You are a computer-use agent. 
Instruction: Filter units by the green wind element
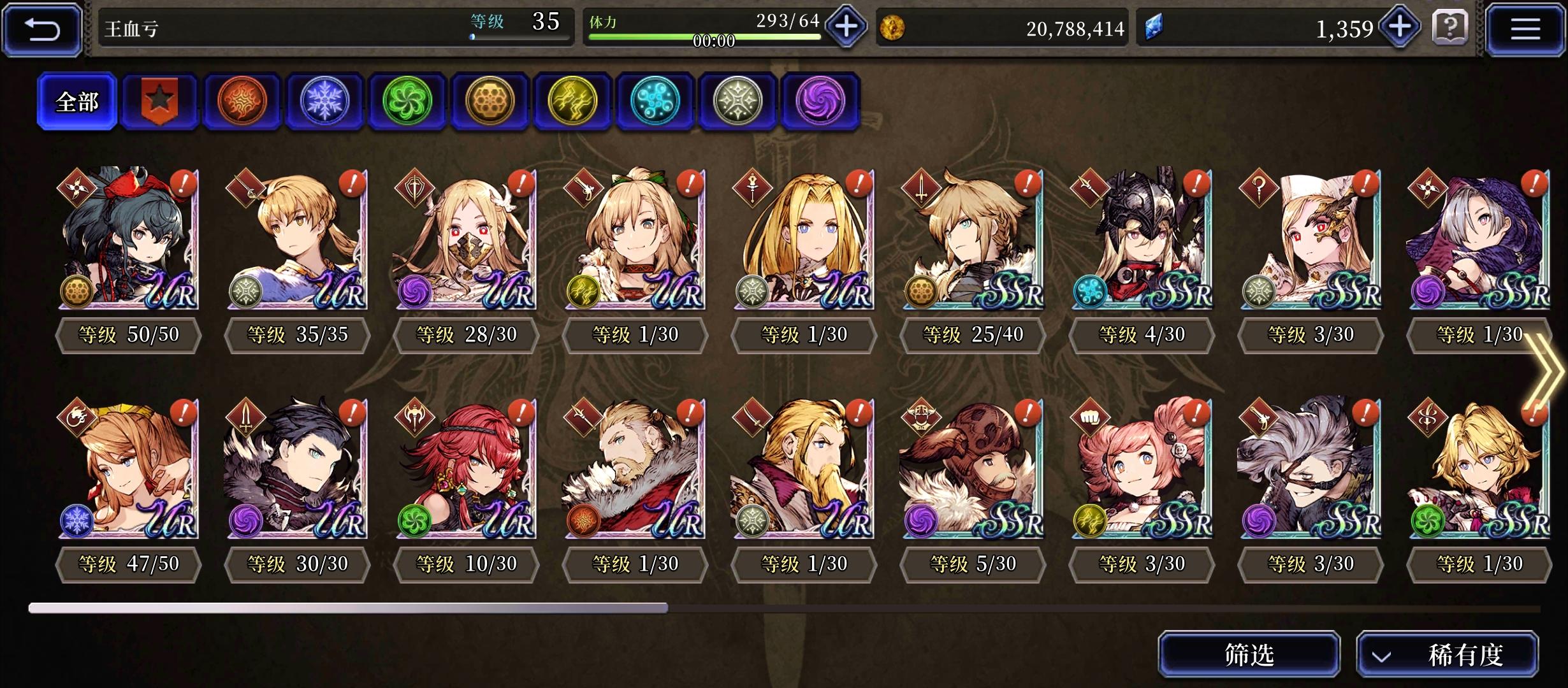407,101
